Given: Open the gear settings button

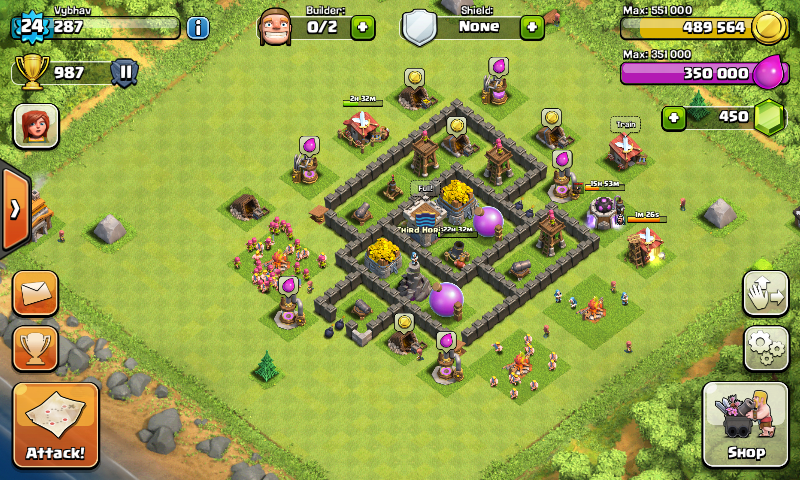Looking at the screenshot, I should [765, 346].
